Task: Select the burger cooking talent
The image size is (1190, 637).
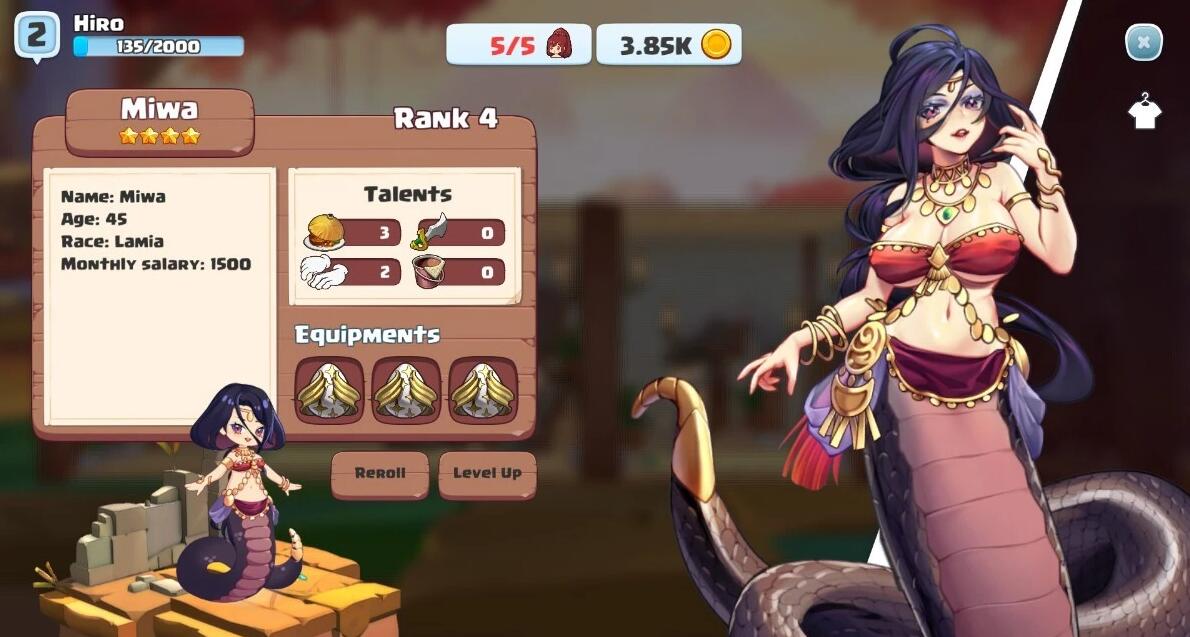Action: coord(352,234)
